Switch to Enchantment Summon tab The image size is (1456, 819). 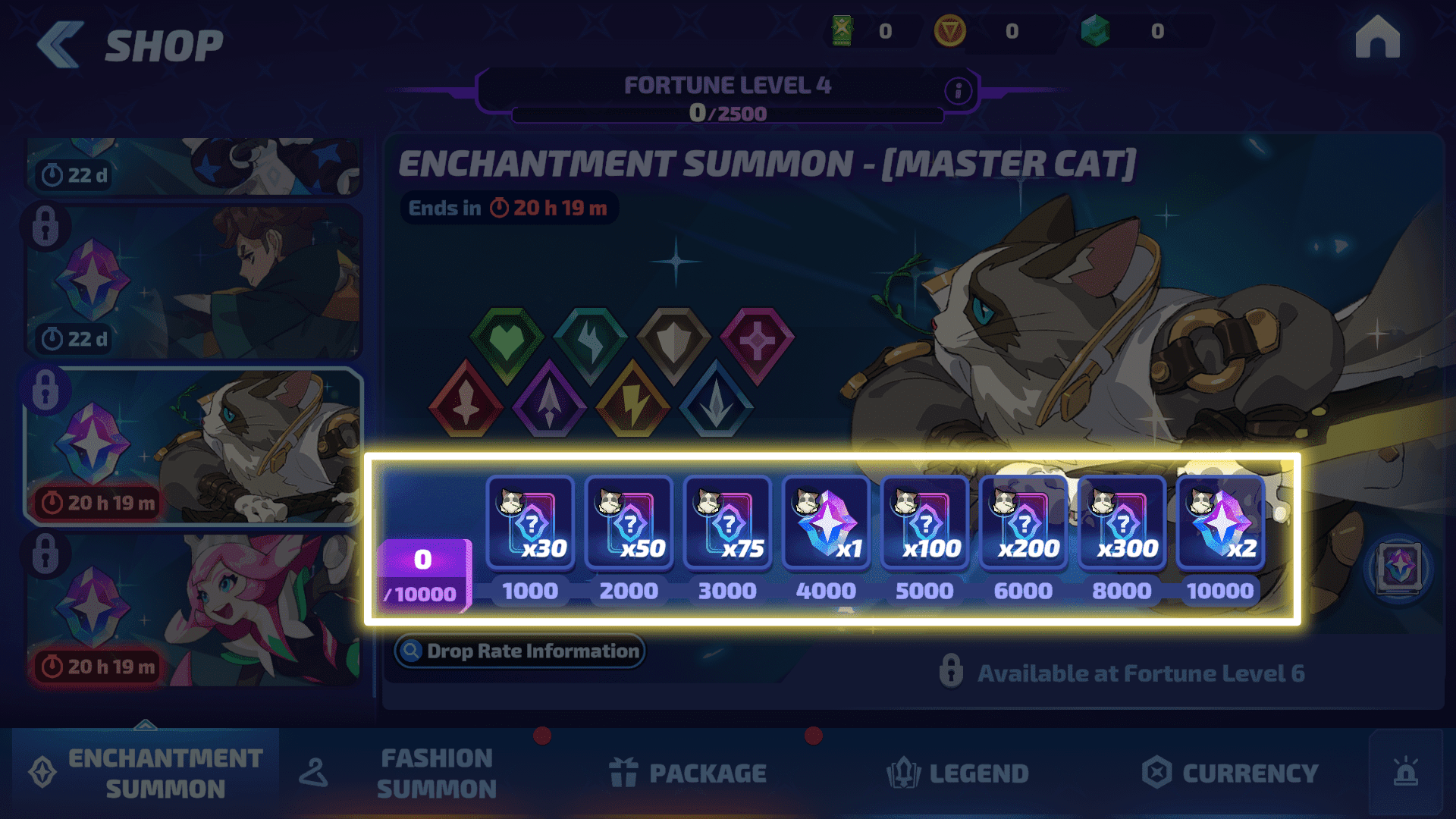[146, 773]
